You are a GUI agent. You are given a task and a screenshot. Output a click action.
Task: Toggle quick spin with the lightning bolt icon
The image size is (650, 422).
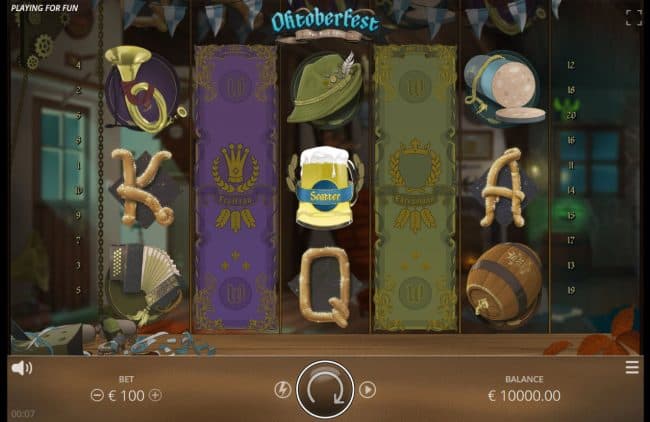click(283, 390)
